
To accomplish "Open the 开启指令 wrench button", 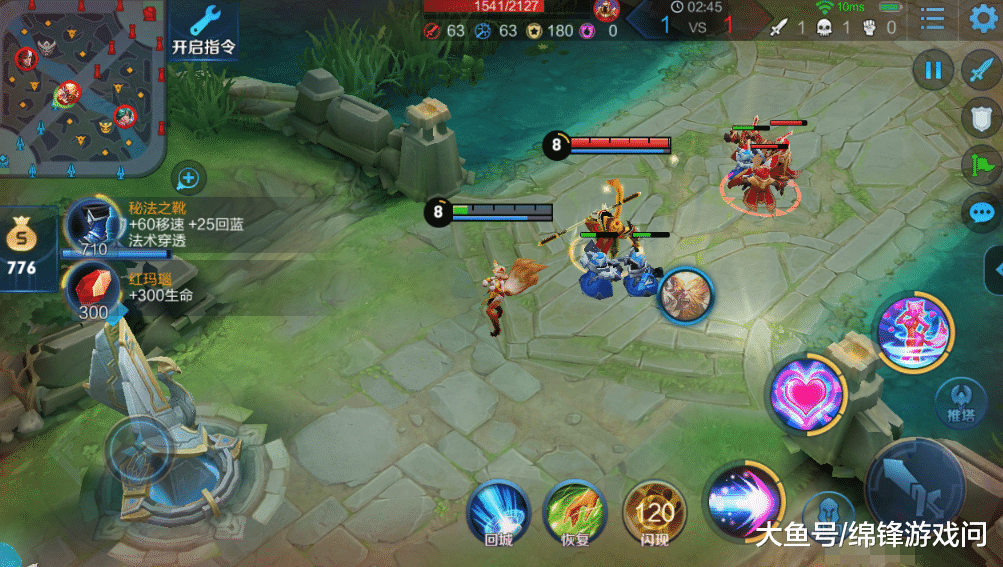I will coord(205,31).
